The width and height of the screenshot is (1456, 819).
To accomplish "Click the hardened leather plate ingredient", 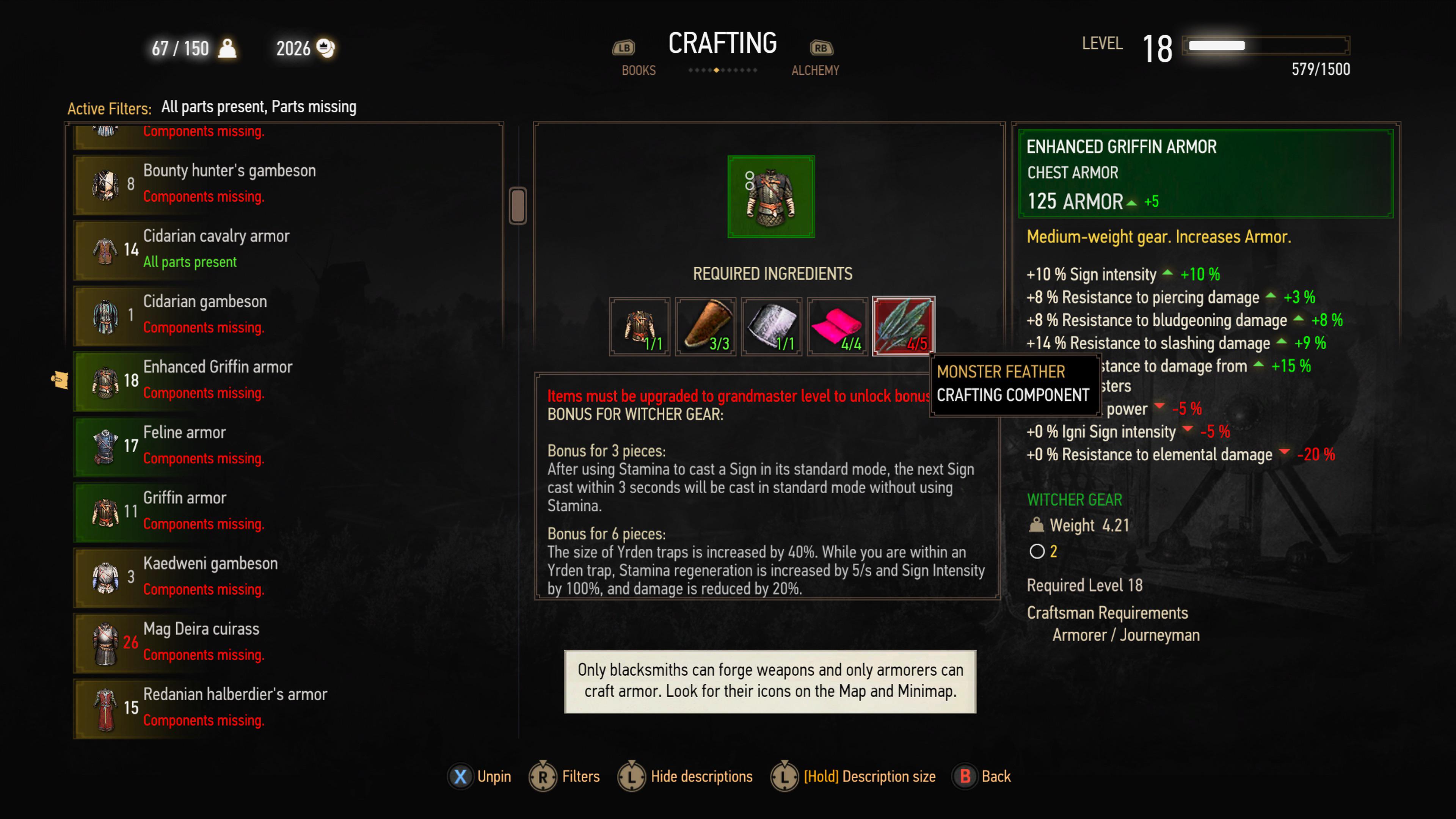I will [x=772, y=327].
